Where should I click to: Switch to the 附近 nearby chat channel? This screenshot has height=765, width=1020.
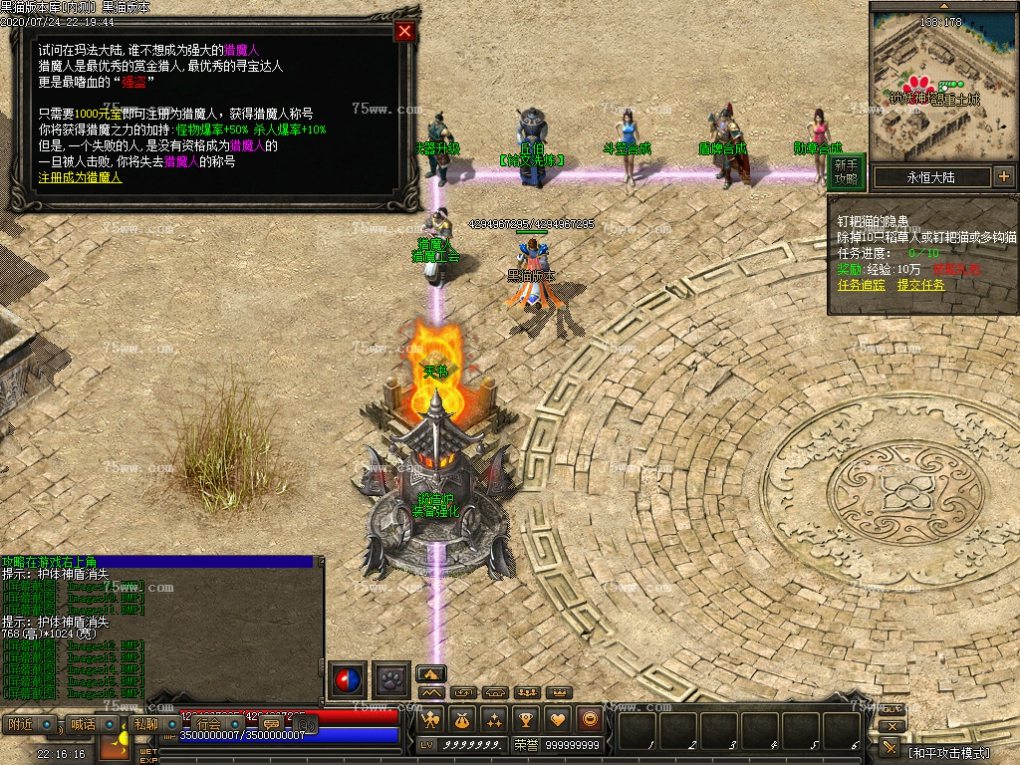[x=20, y=724]
